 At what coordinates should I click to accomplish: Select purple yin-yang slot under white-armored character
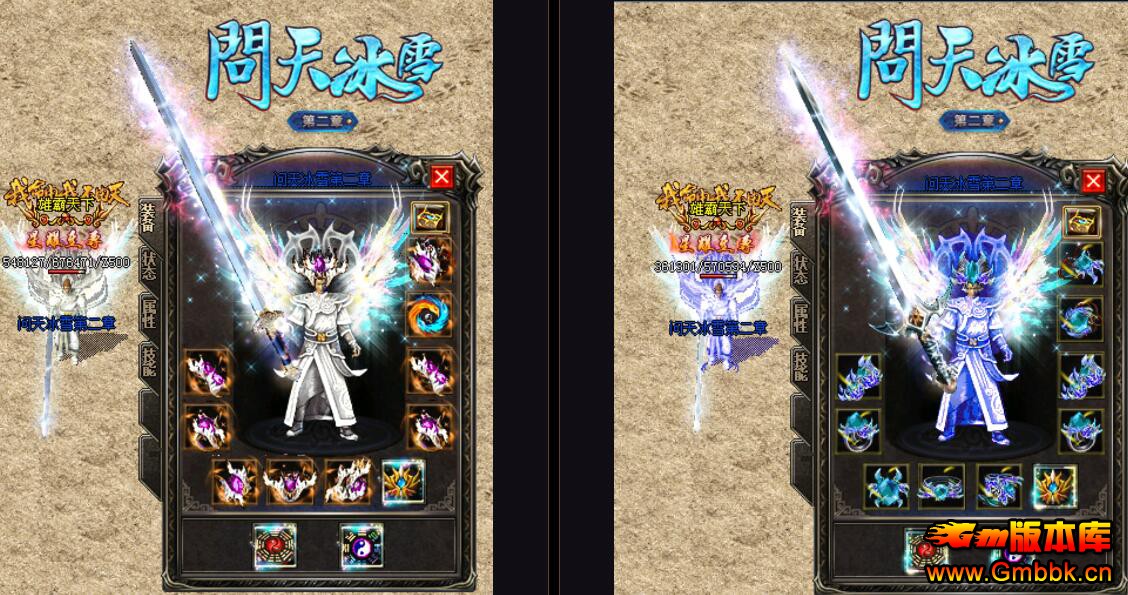[x=360, y=546]
